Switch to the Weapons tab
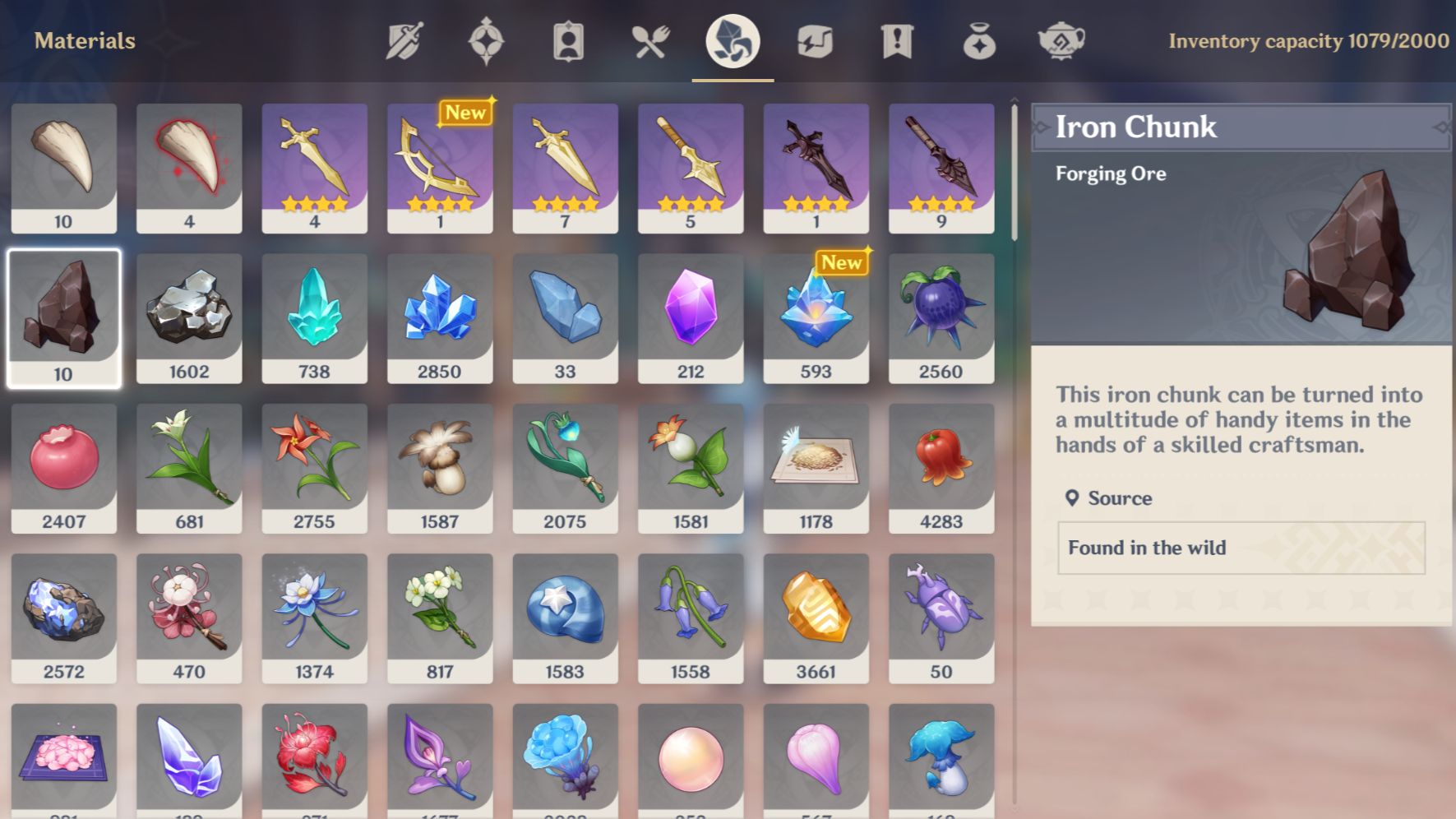Image resolution: width=1456 pixels, height=819 pixels. (x=403, y=41)
